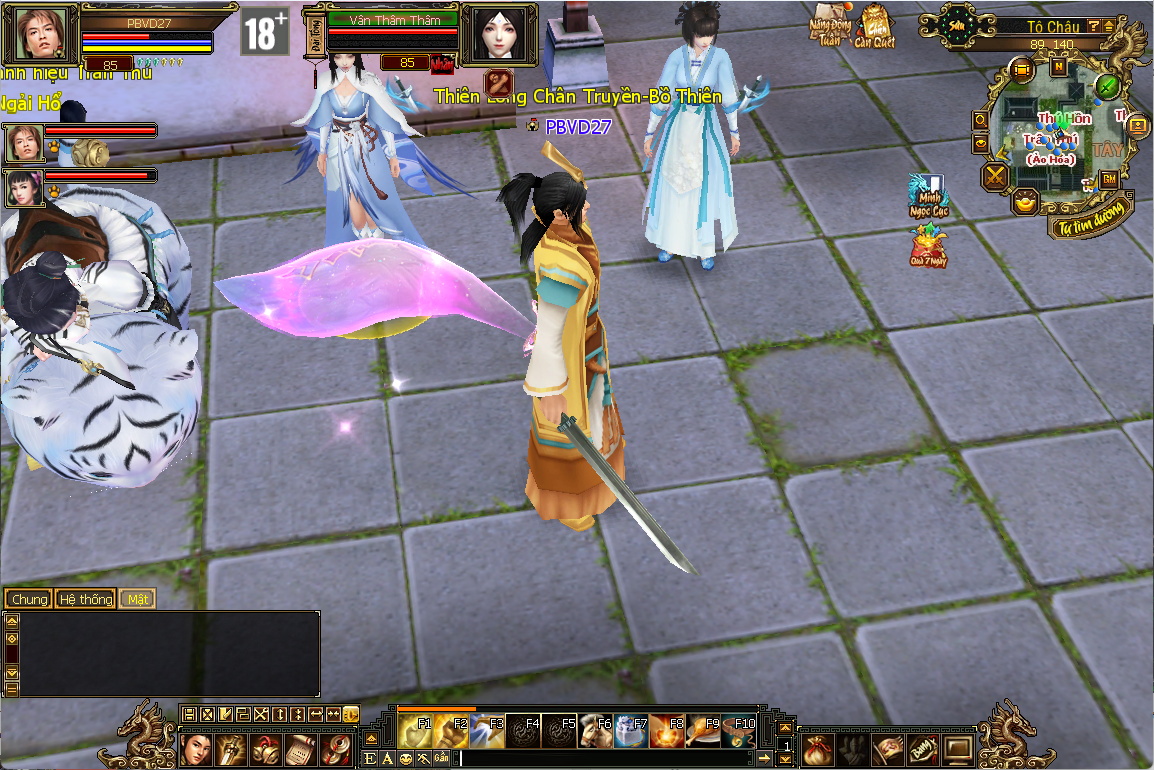Open the minimap magnifier search button
The height and width of the screenshot is (770, 1154).
pos(981,120)
